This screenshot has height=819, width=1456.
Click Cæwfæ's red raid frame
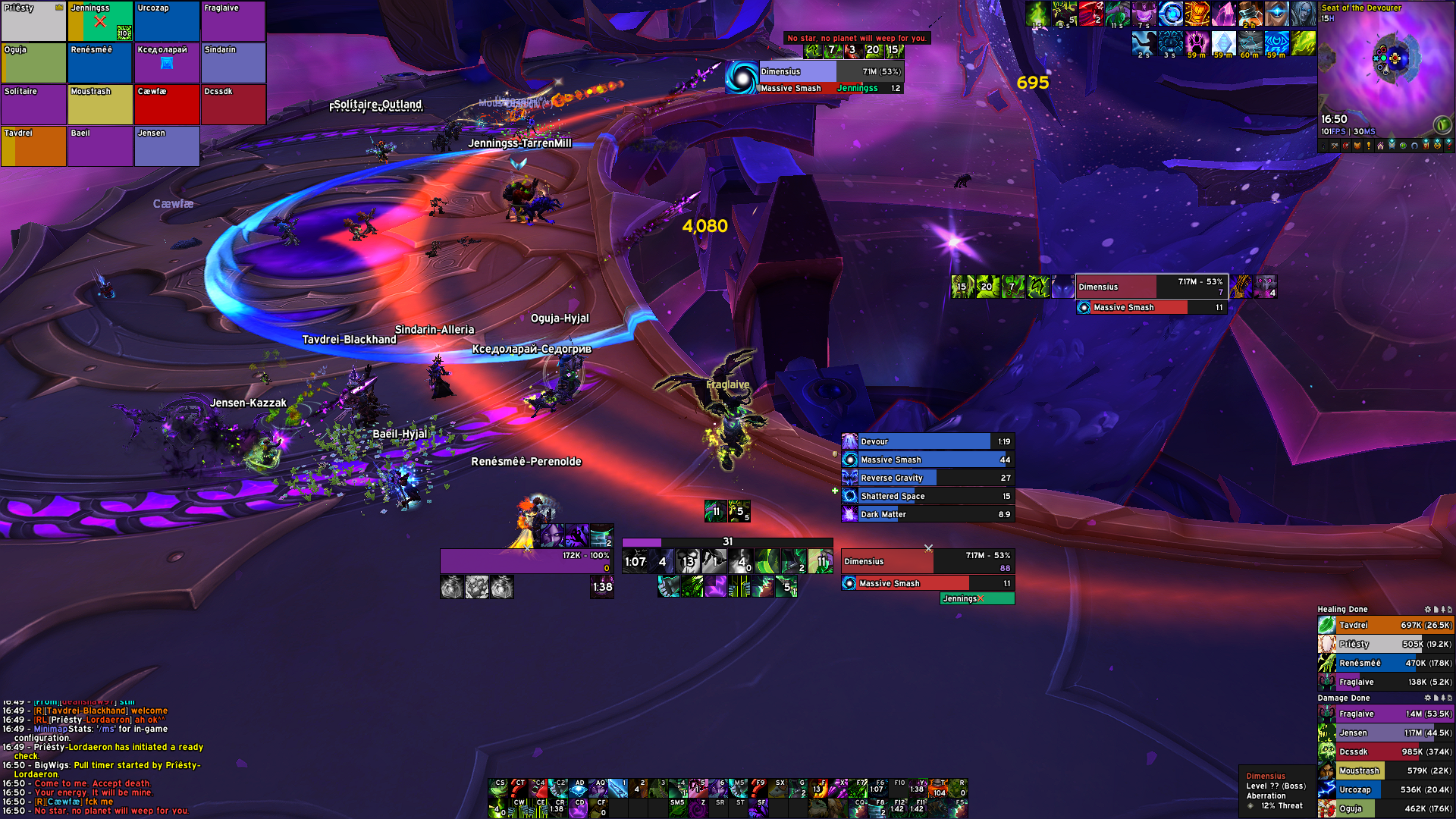coord(167,105)
